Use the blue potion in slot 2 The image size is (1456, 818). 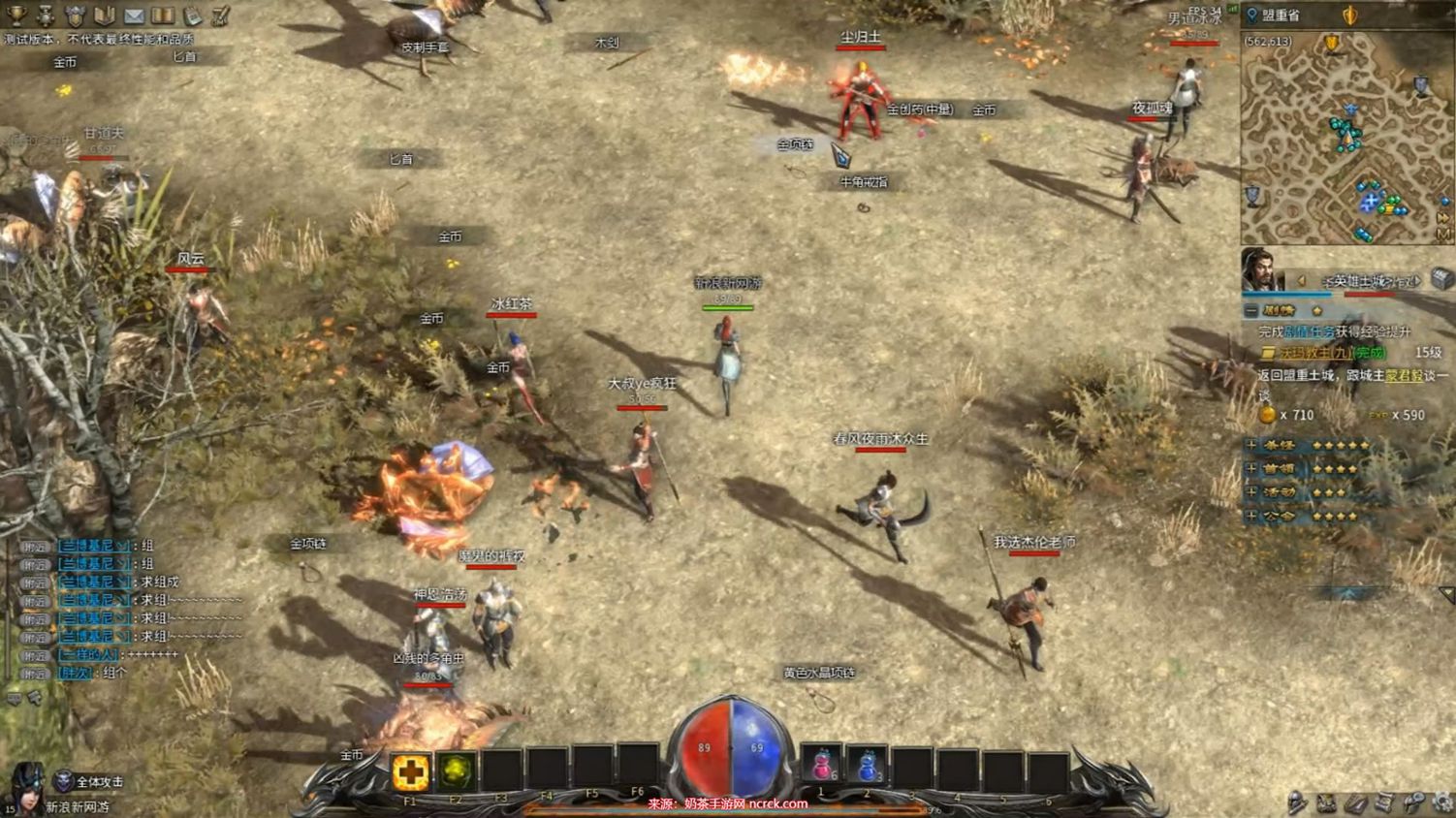pyautogui.click(x=867, y=767)
